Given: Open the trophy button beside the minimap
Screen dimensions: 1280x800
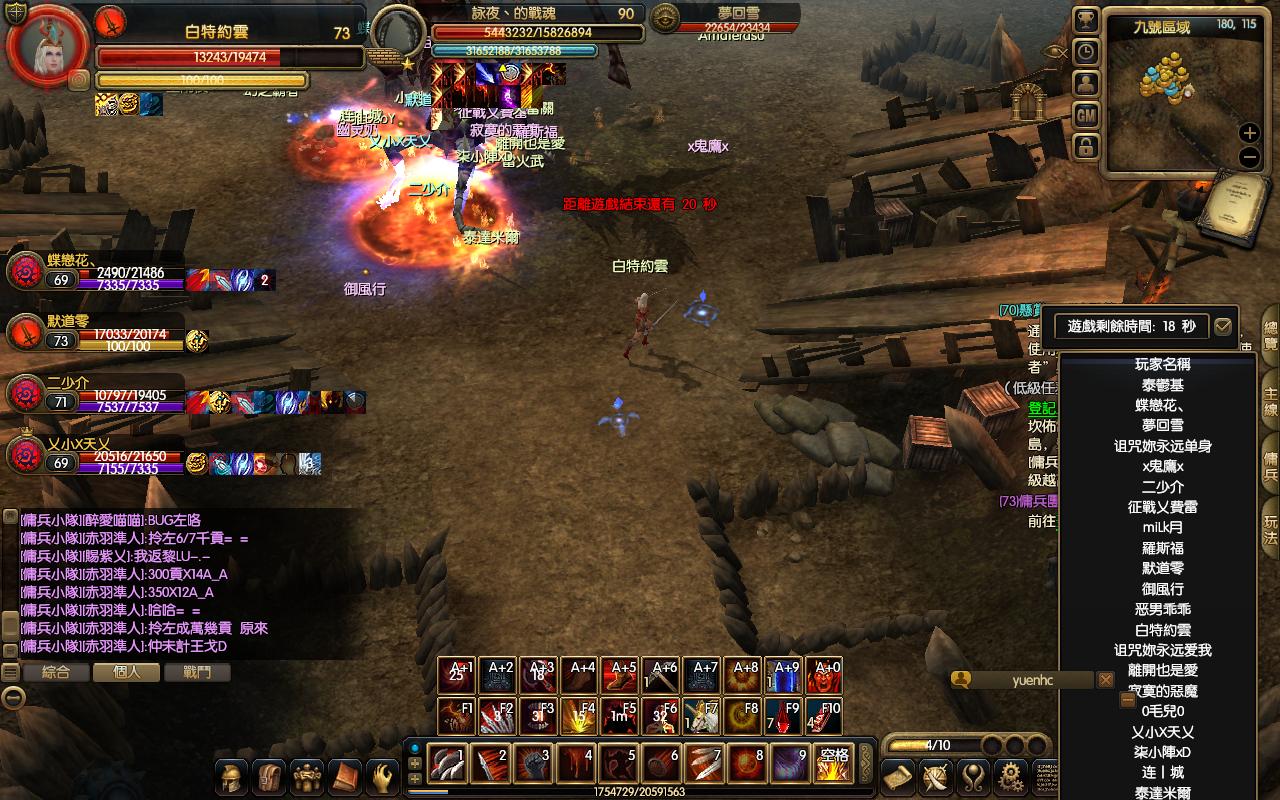Looking at the screenshot, I should (1086, 20).
